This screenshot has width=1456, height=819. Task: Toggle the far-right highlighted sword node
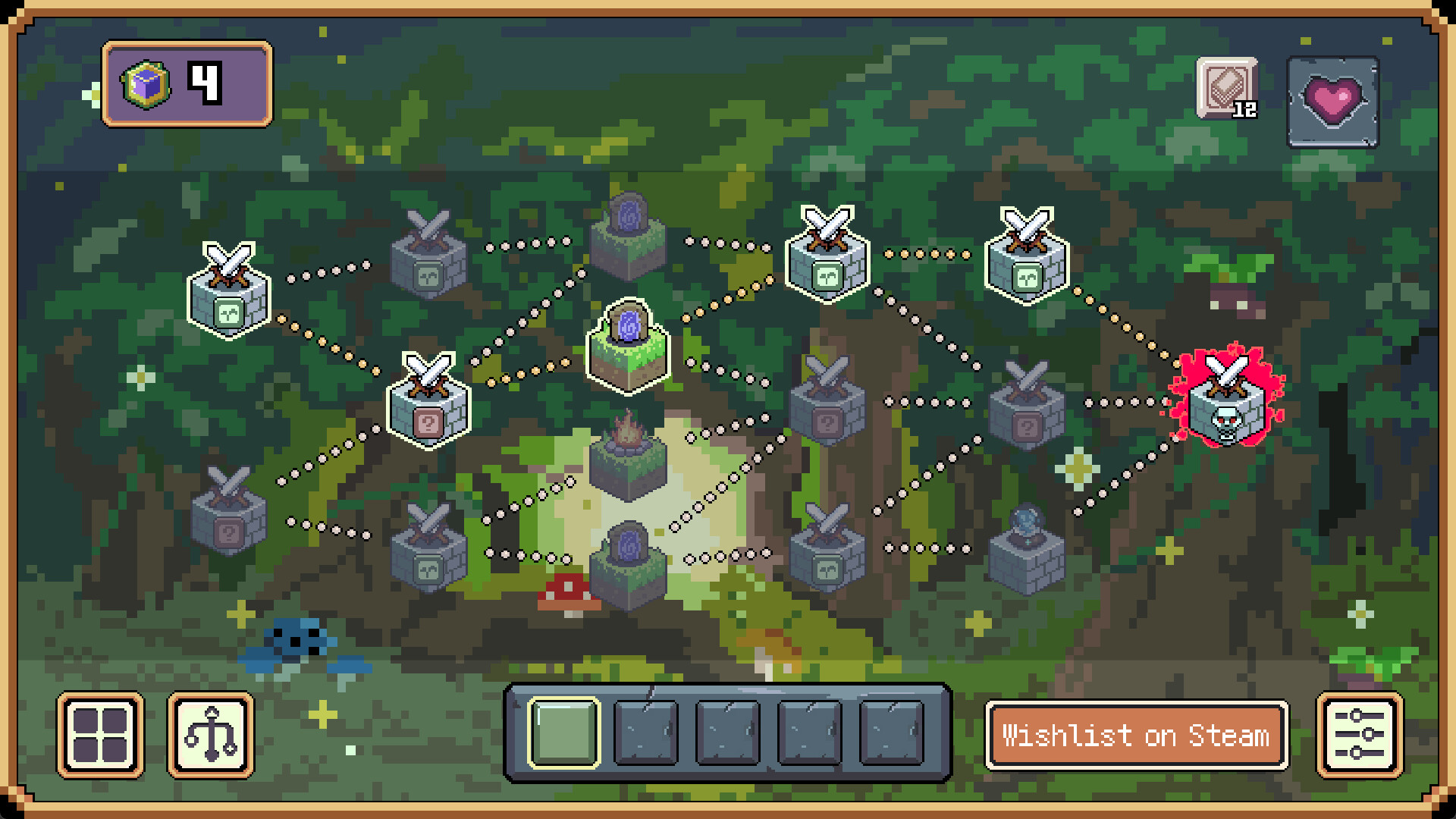click(1025, 258)
